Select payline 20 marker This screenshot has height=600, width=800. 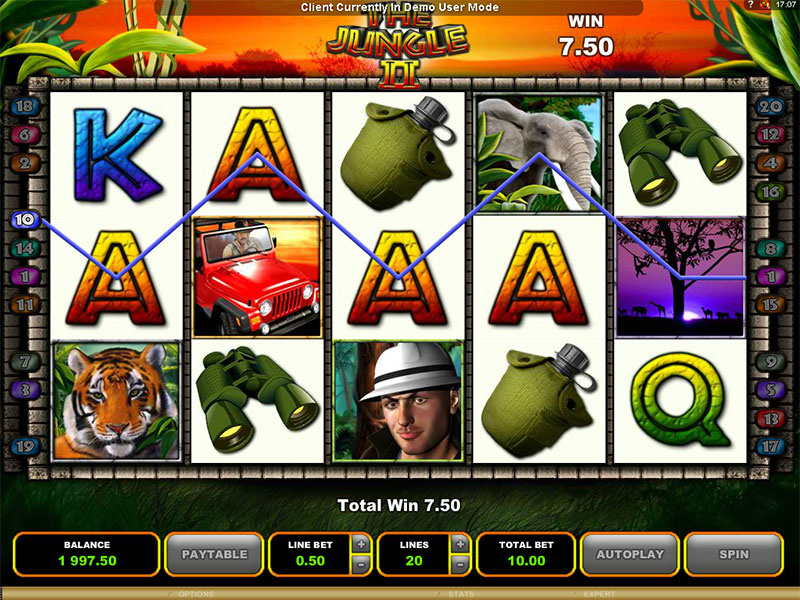click(x=770, y=105)
